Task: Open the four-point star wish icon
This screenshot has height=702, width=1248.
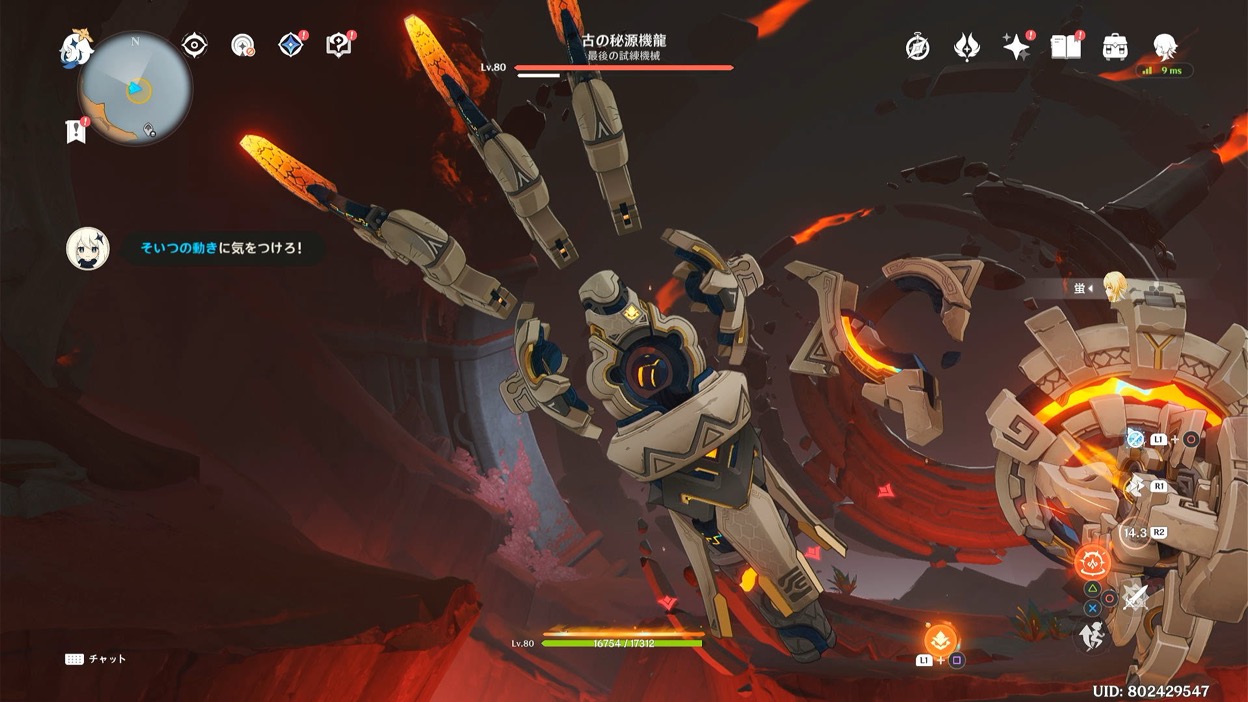Action: click(x=1016, y=47)
